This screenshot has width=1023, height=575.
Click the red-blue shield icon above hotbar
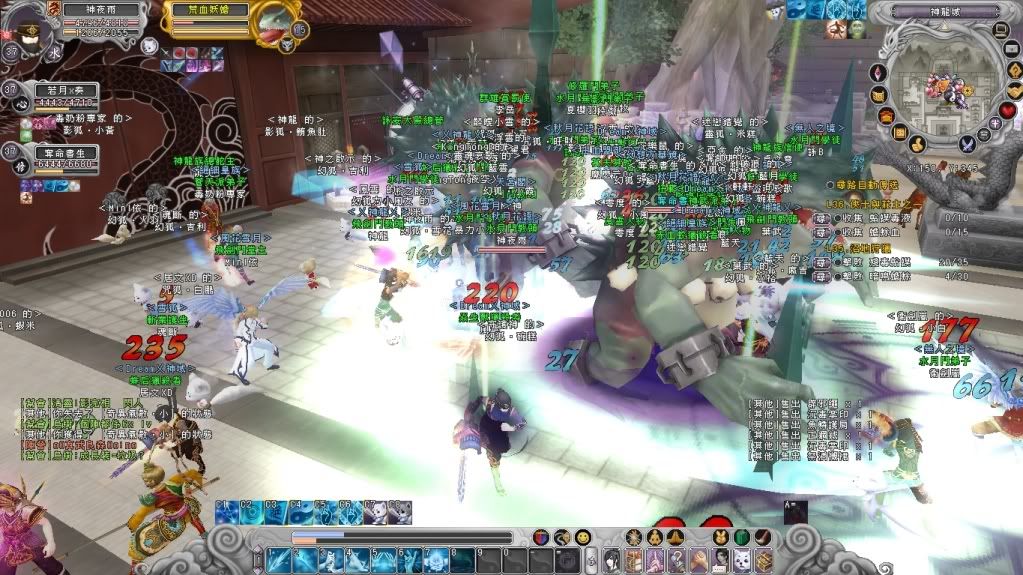[x=541, y=538]
